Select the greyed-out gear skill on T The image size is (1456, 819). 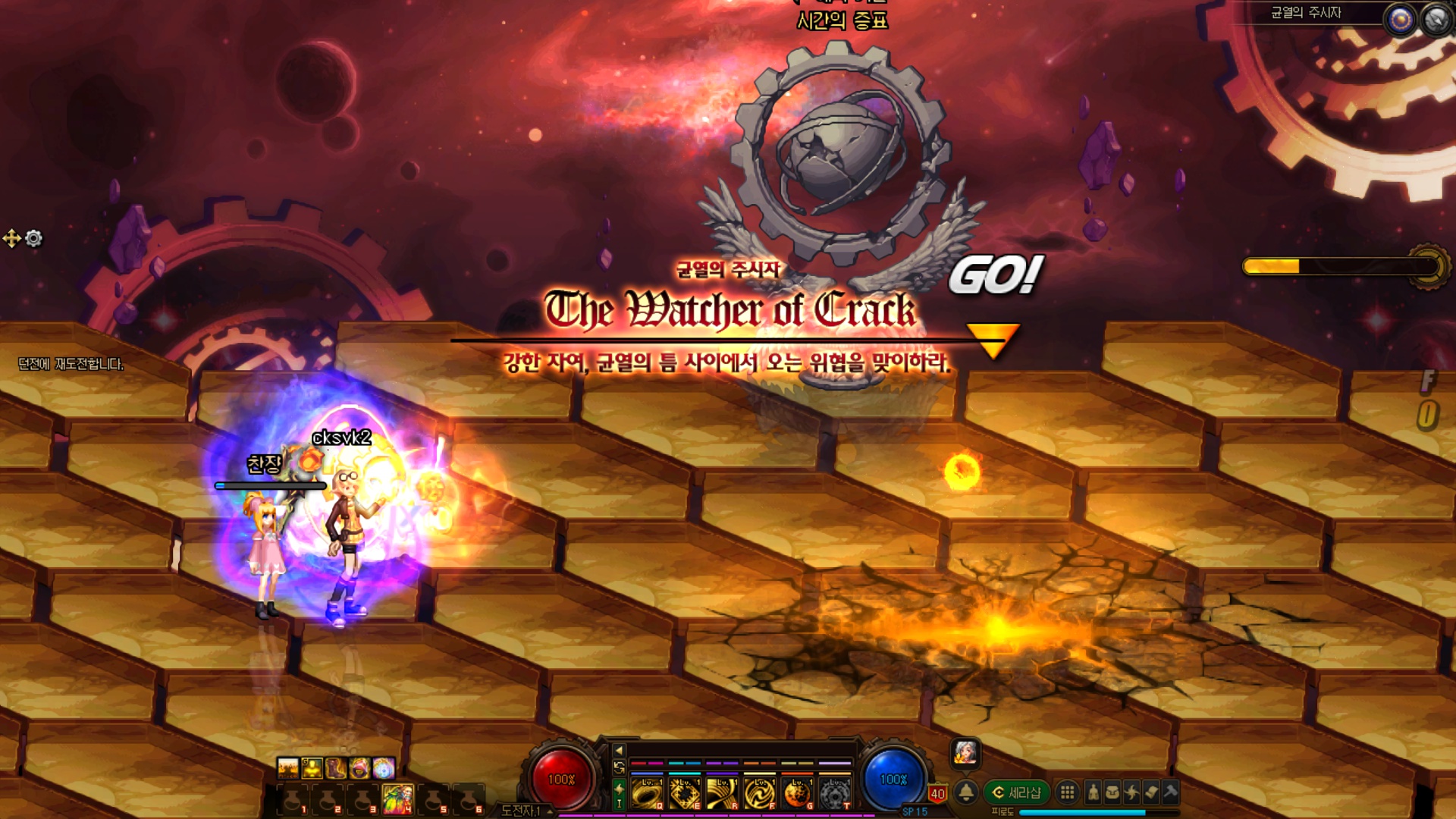[834, 793]
